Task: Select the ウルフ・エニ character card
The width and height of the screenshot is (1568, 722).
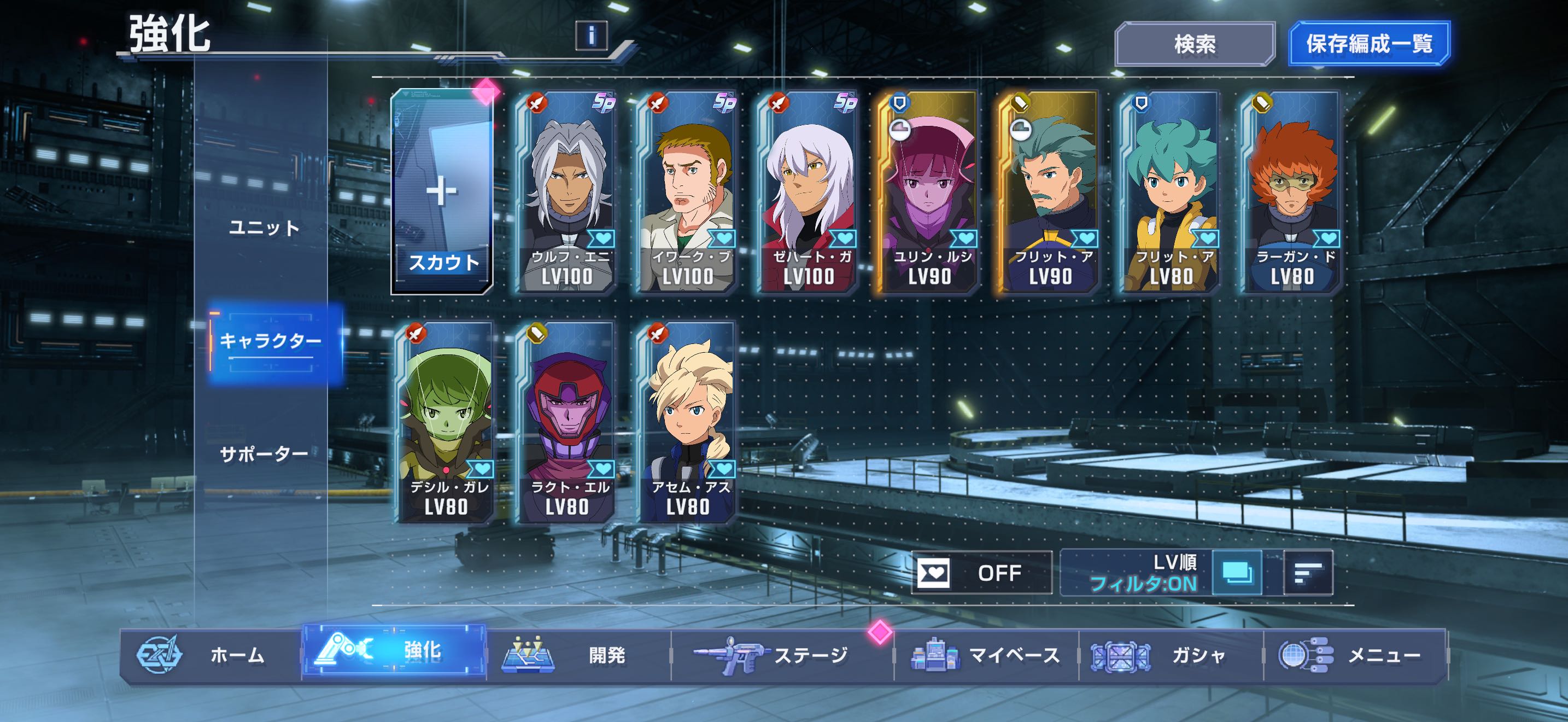Action: click(566, 192)
